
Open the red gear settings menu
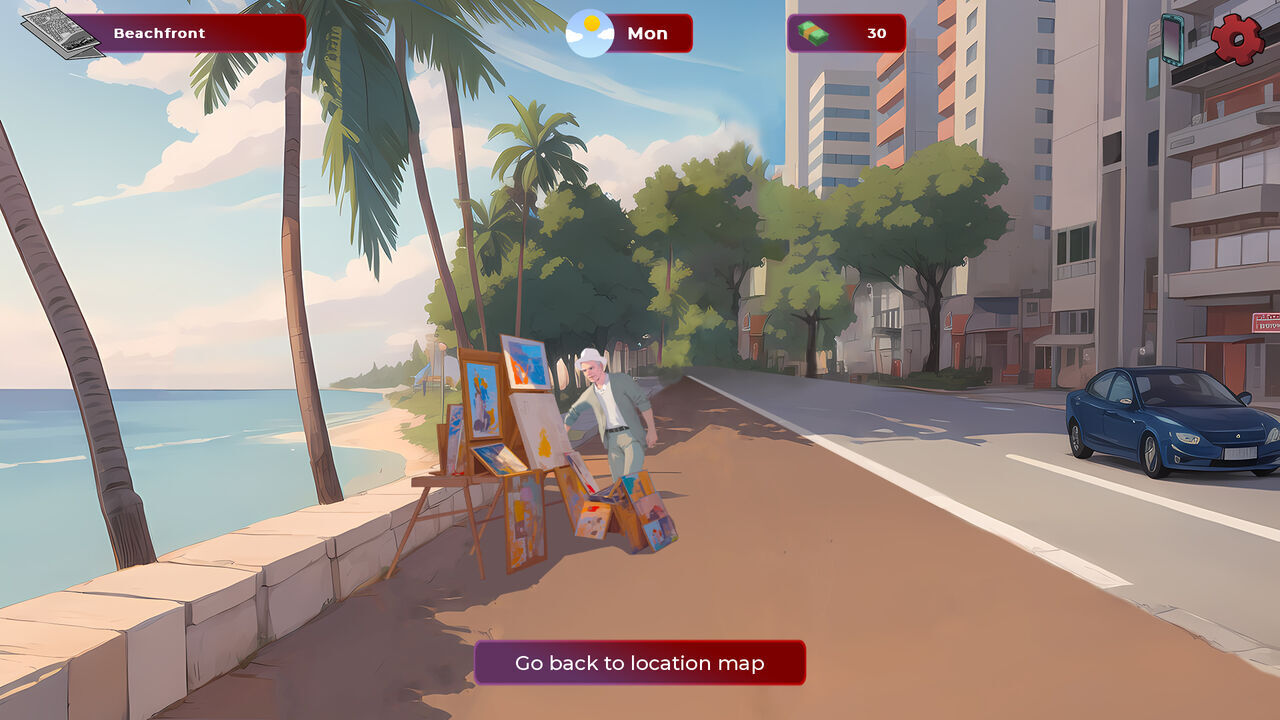(x=1237, y=40)
